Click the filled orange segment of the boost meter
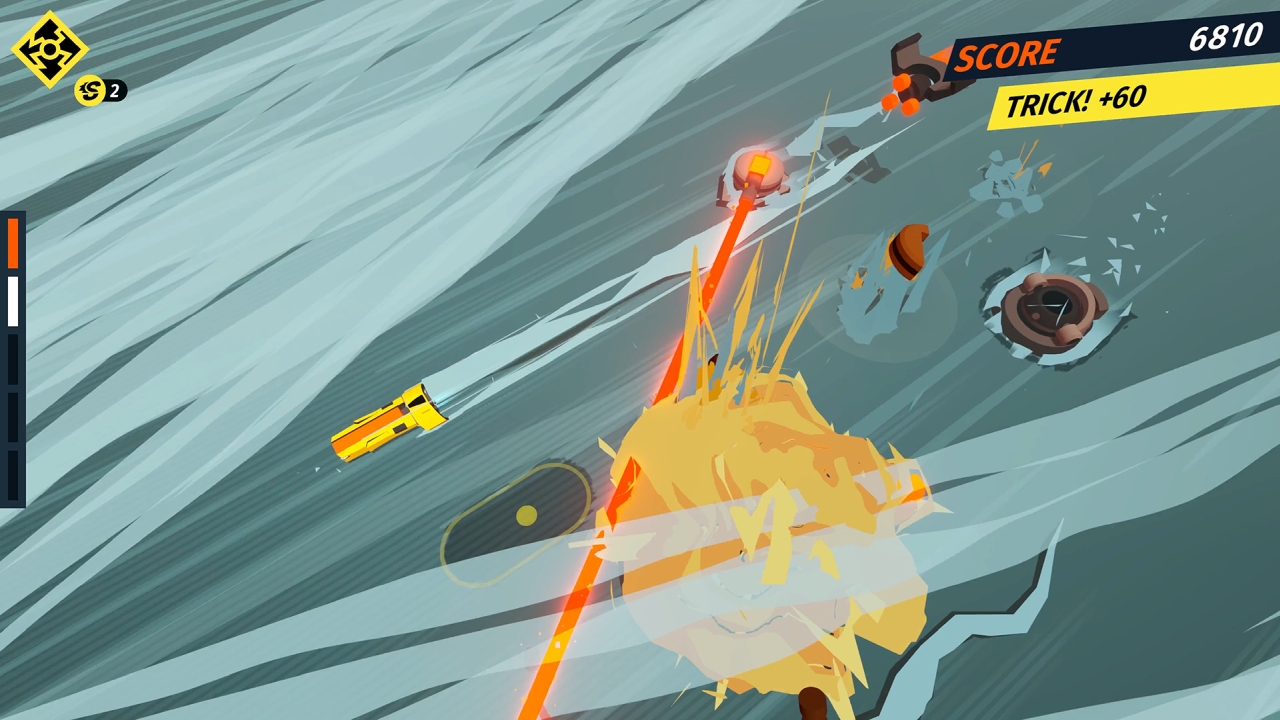The height and width of the screenshot is (720, 1280). pos(13,242)
